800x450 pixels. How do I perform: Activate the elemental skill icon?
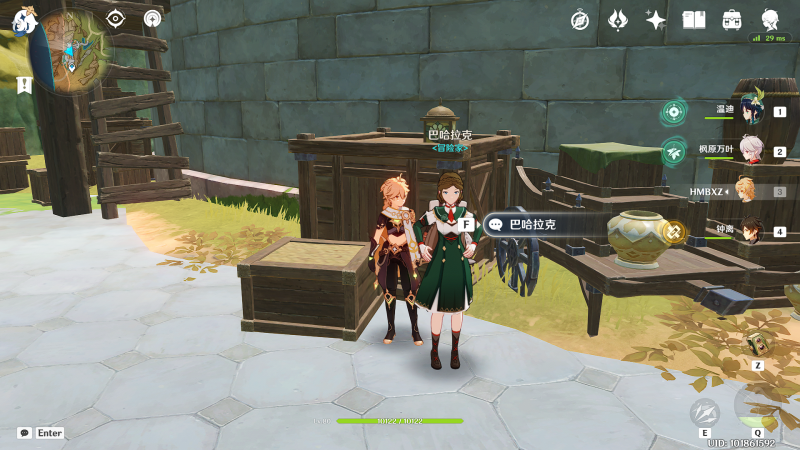click(705, 413)
